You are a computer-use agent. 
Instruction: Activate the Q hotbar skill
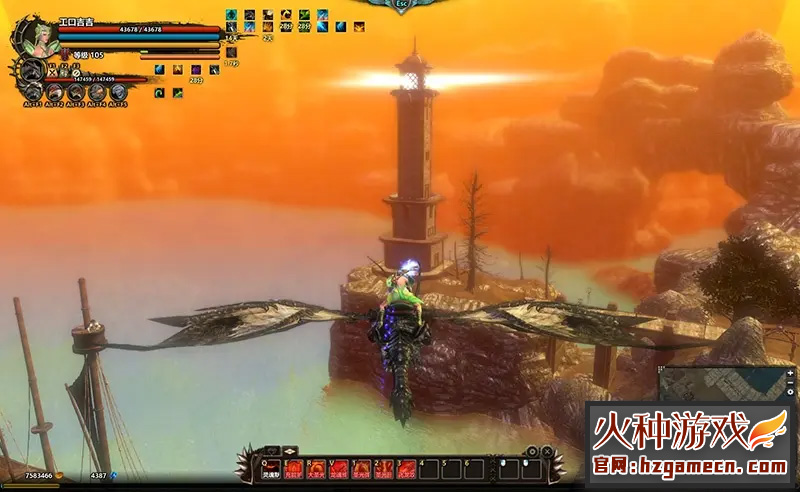click(270, 469)
